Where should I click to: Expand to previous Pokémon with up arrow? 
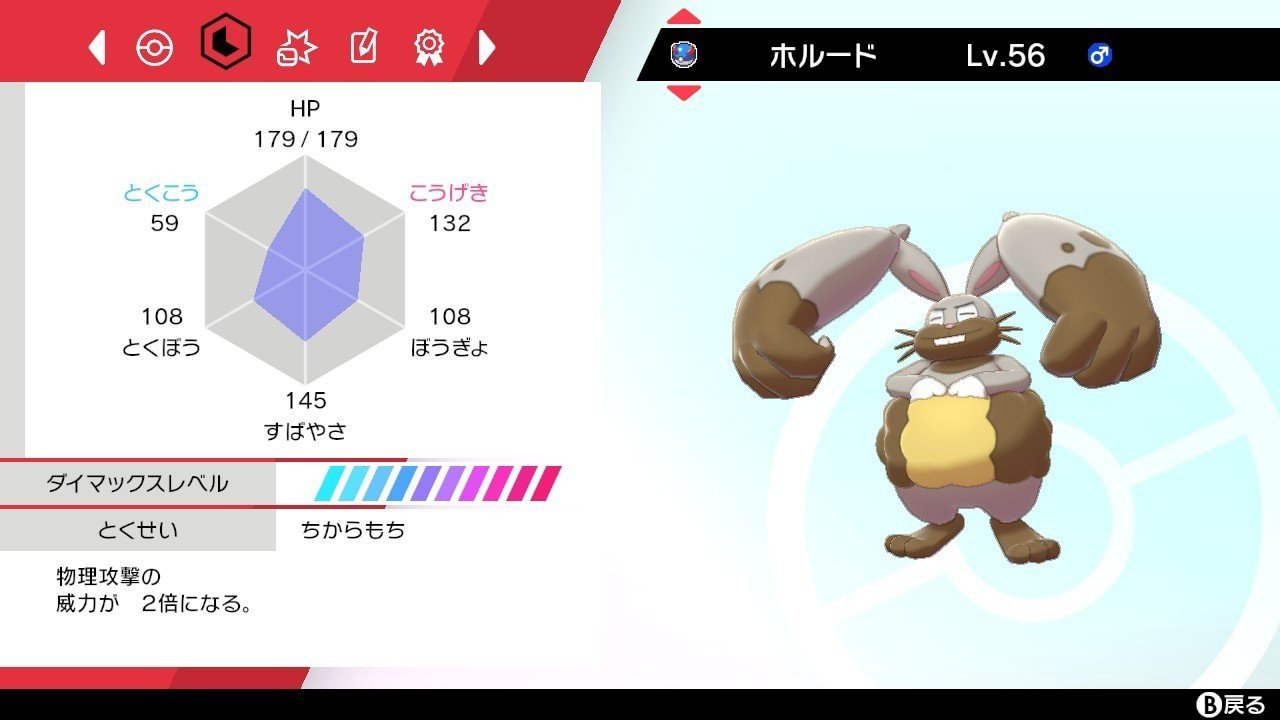pos(682,15)
